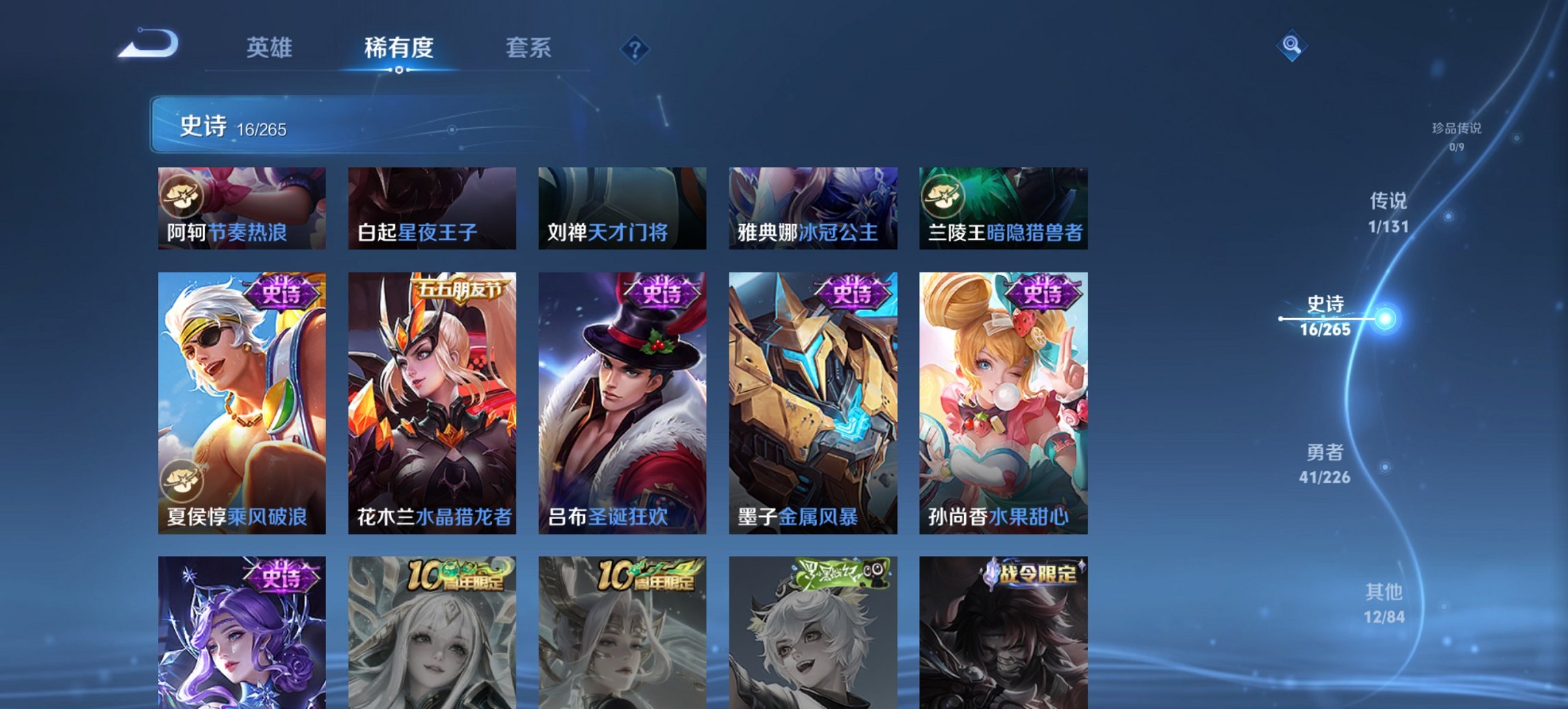1568x709 pixels.
Task: Open the search magnifier icon
Action: pos(1292,46)
